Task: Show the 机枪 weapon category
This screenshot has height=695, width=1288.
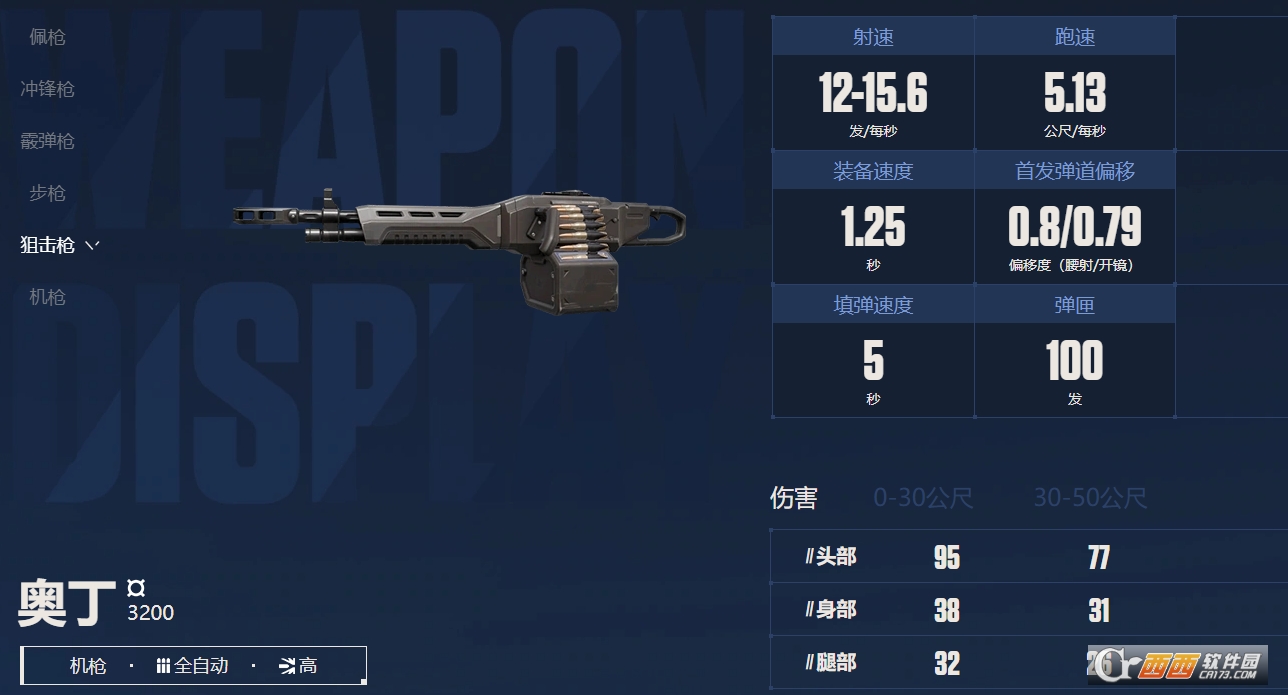Action: tap(47, 297)
